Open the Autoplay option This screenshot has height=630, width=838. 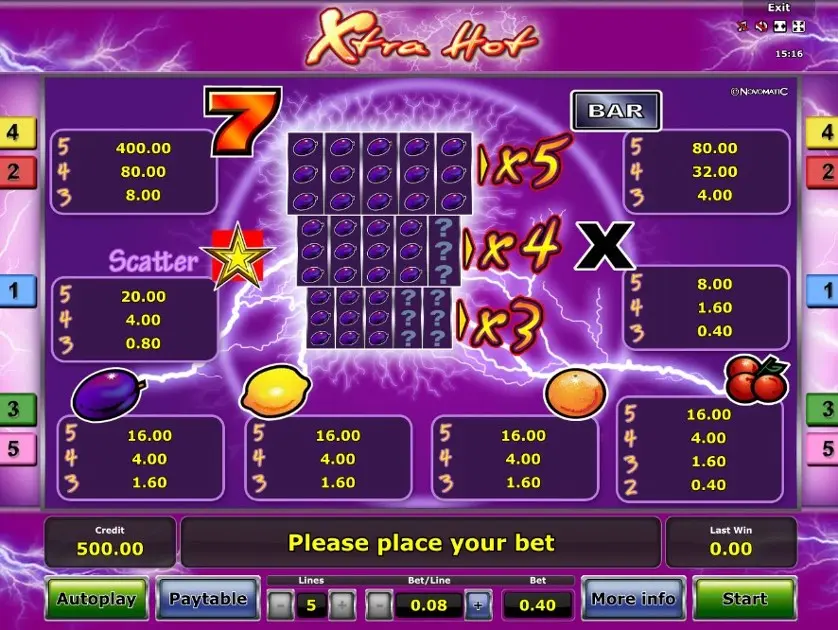pyautogui.click(x=96, y=599)
